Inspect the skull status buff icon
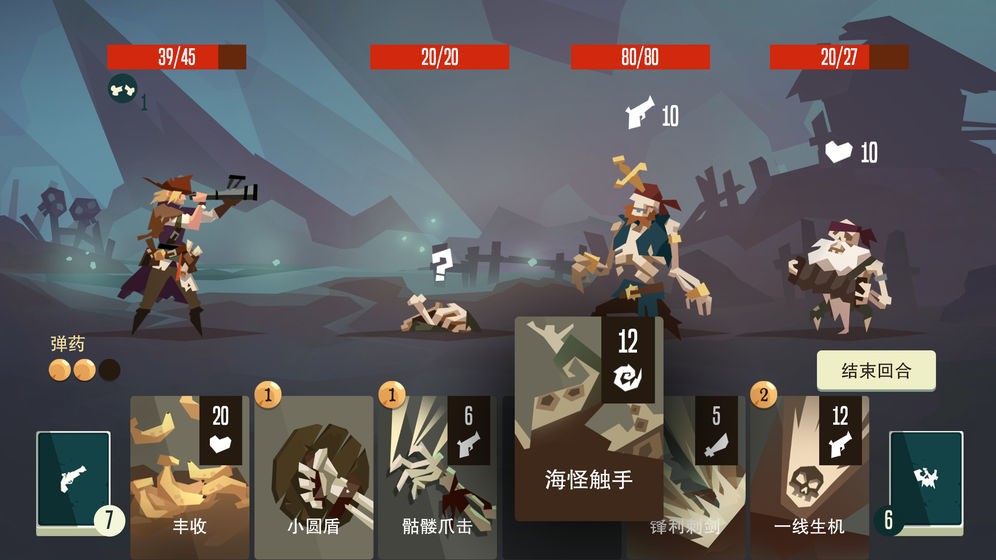This screenshot has width=996, height=560. (x=122, y=88)
